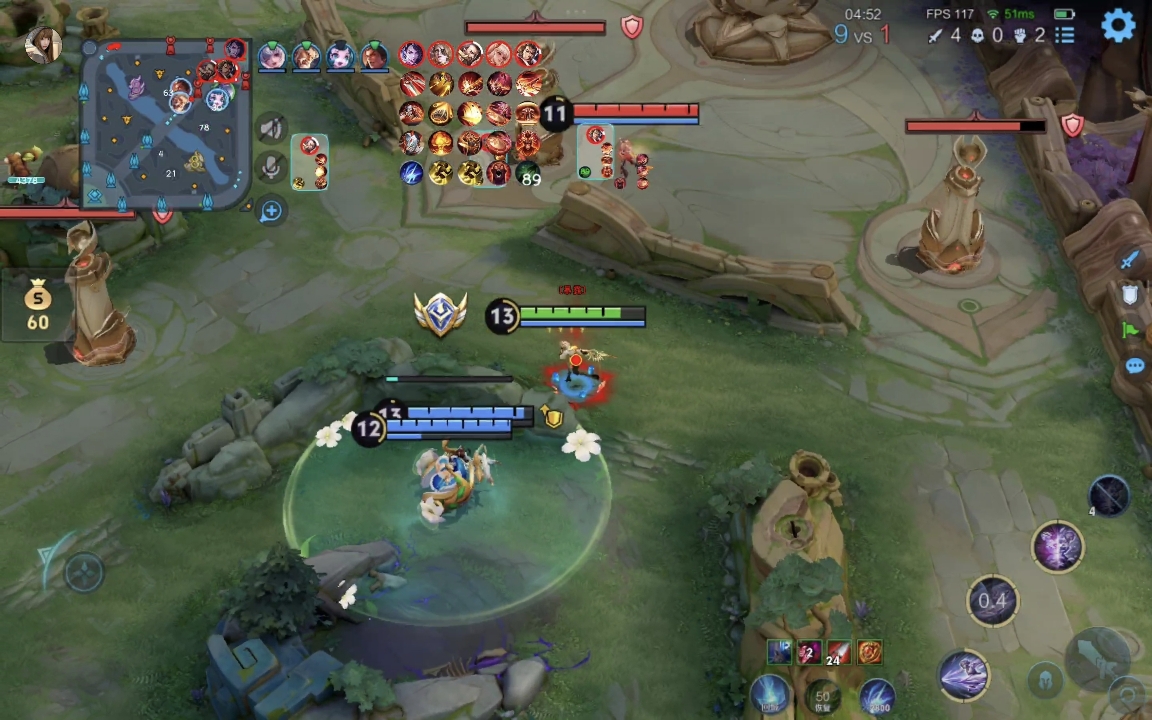1152x720 pixels.
Task: Target heroes with the helmet button
Action: 1045,680
